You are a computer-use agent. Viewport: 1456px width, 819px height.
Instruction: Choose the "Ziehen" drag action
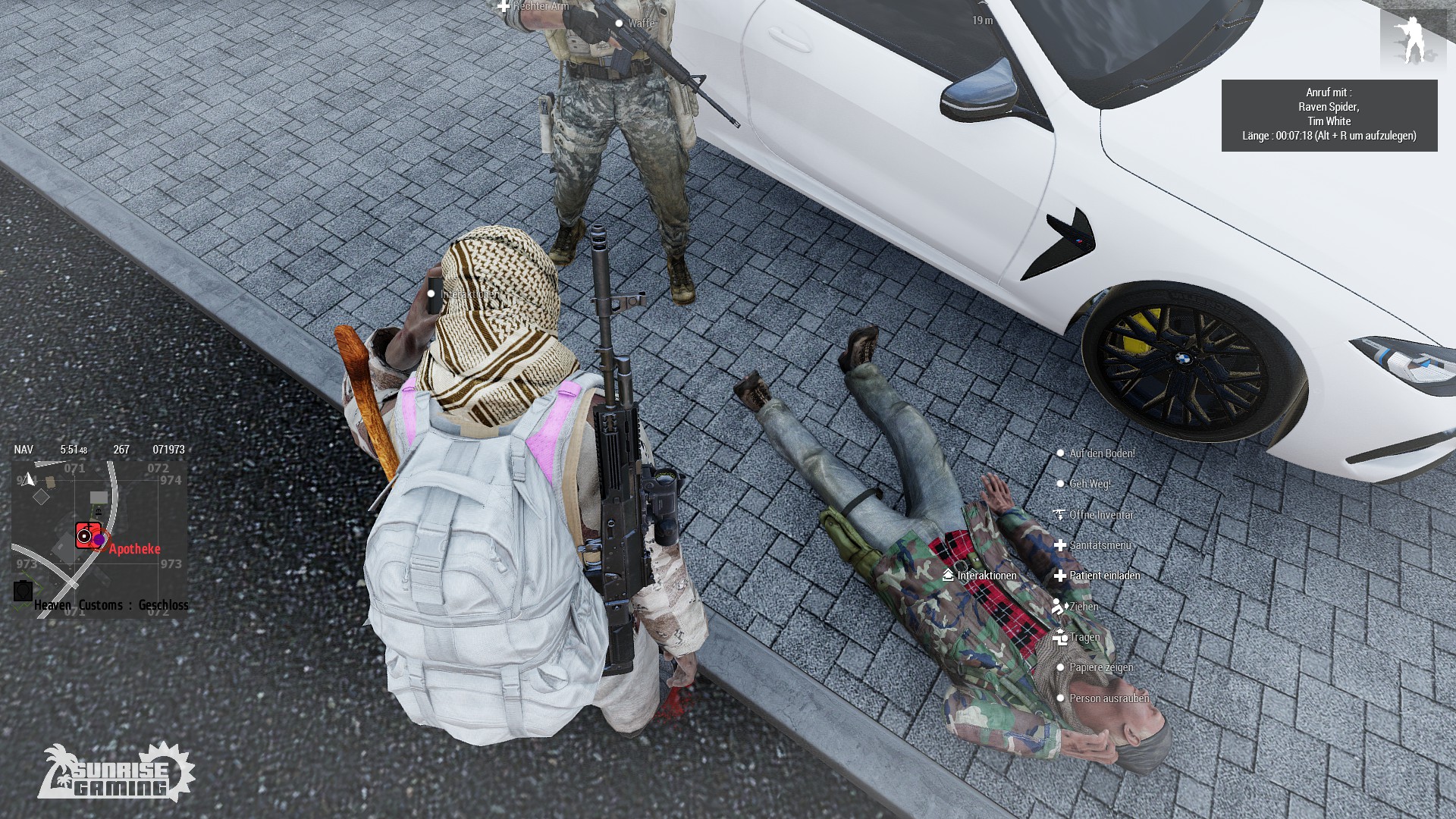click(1083, 607)
